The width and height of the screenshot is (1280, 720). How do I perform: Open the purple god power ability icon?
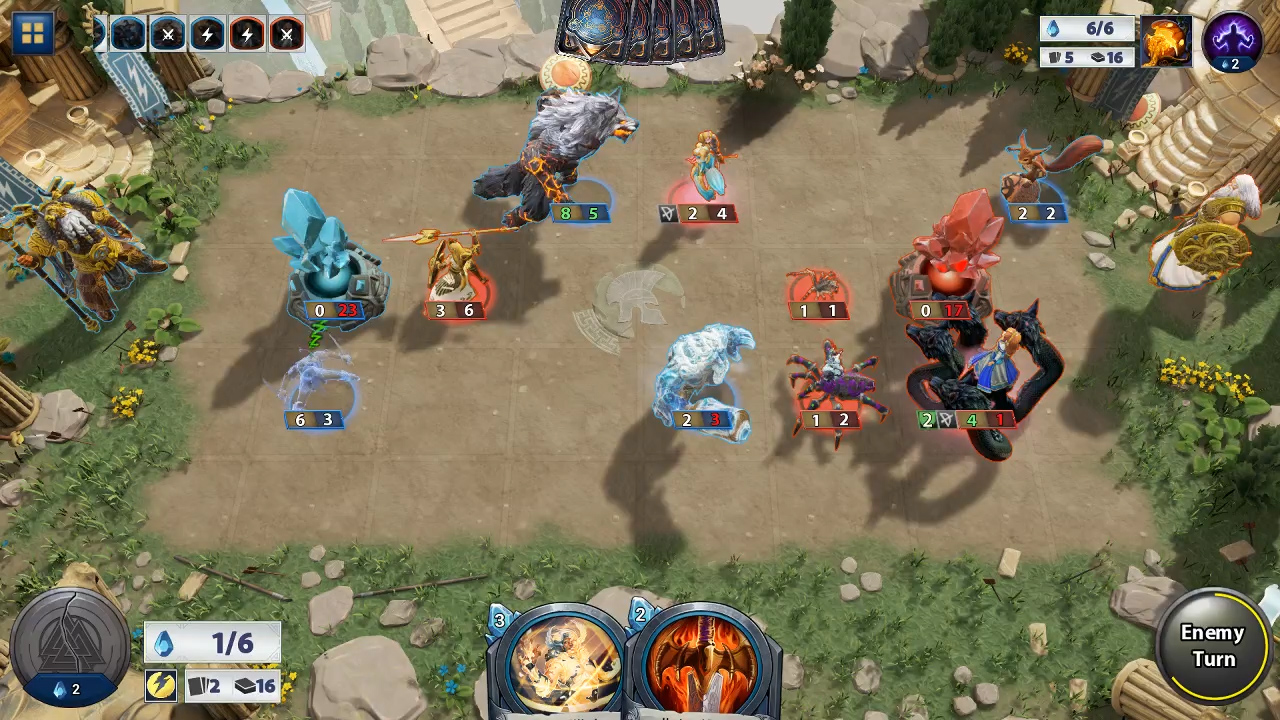[x=1233, y=38]
